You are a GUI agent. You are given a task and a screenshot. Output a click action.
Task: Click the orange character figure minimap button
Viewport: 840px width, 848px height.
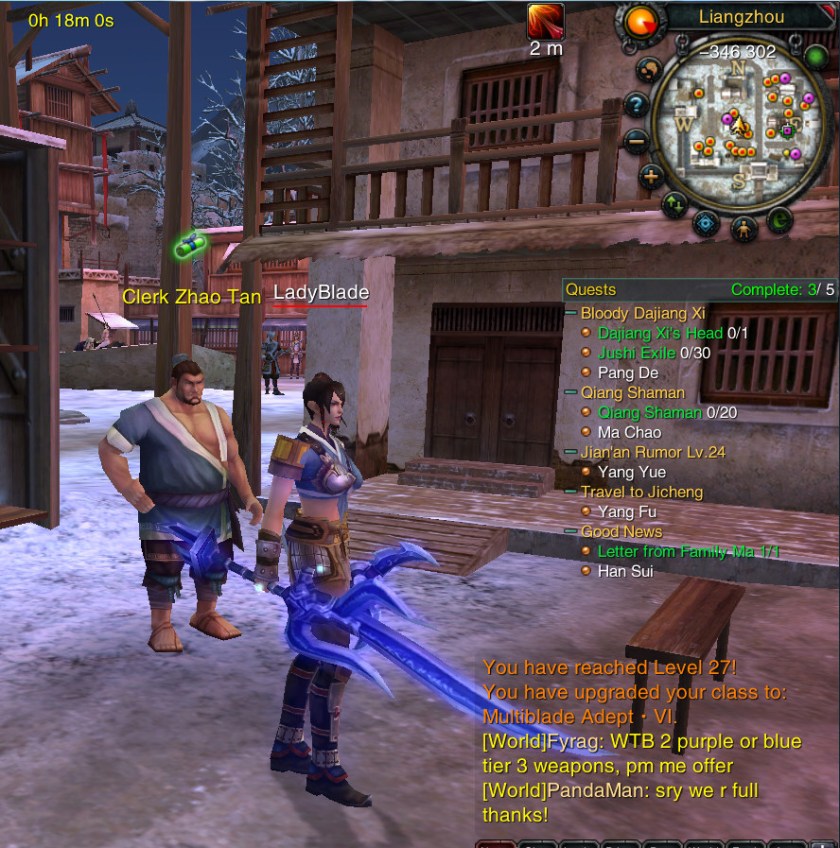pyautogui.click(x=743, y=228)
